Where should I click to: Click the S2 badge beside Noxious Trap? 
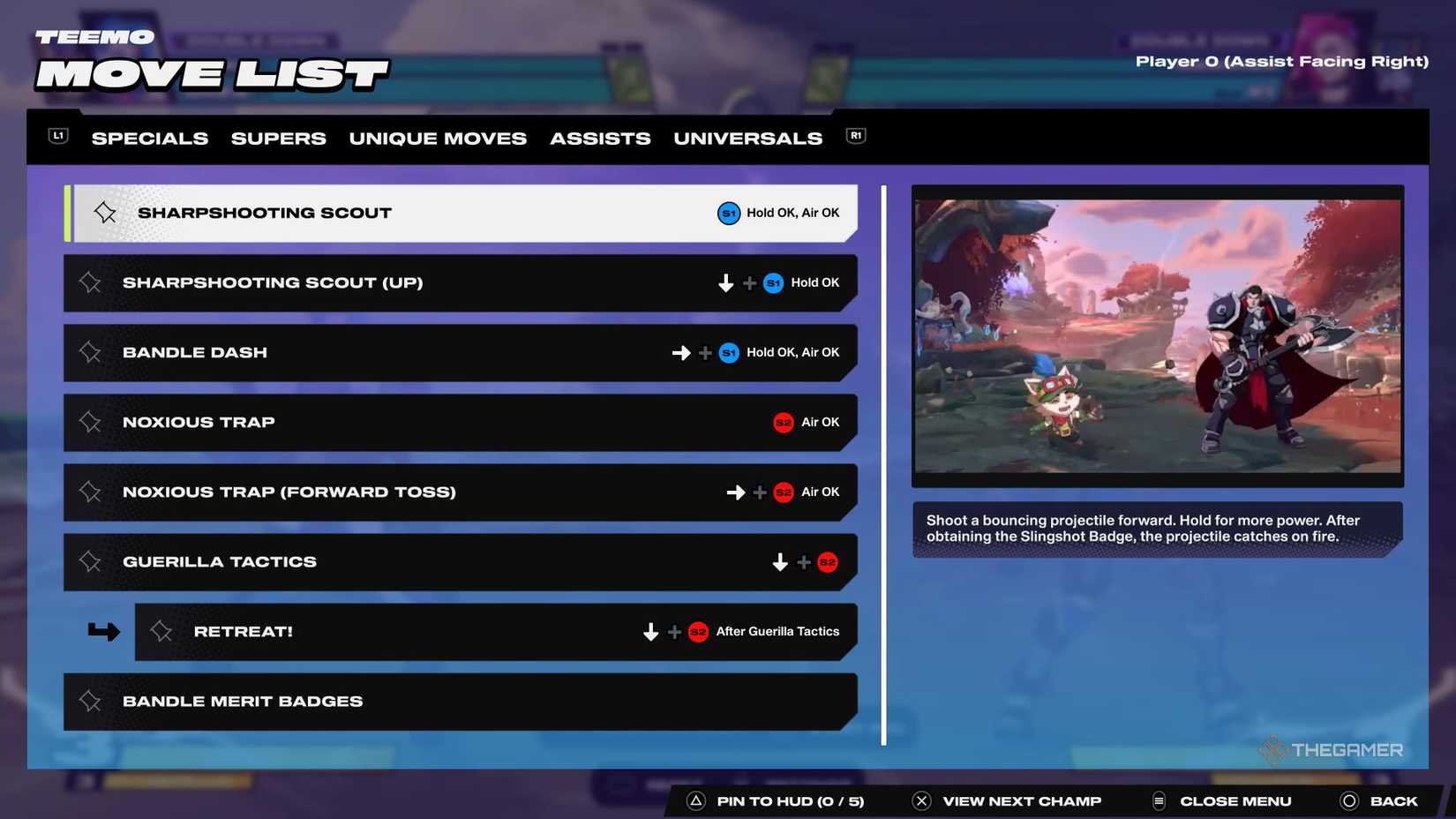pos(783,422)
